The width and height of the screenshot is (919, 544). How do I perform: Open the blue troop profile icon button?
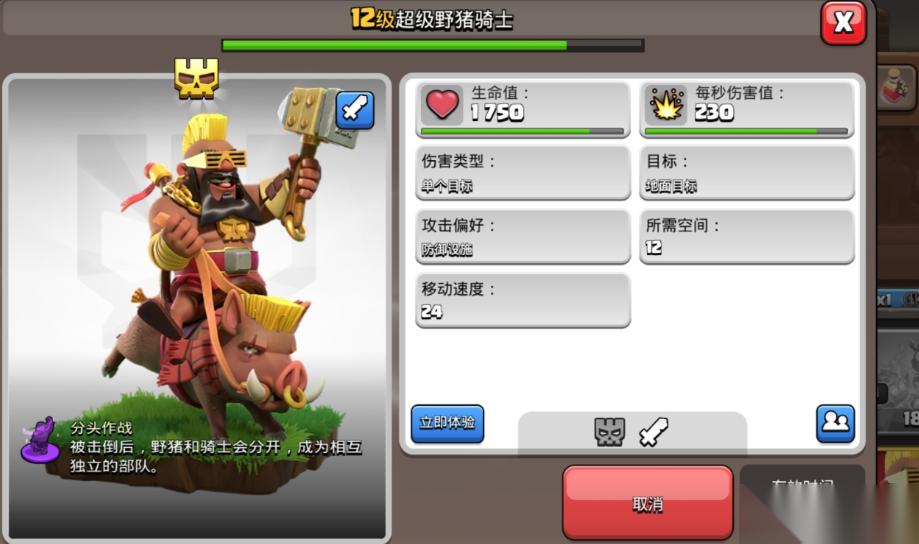point(834,423)
